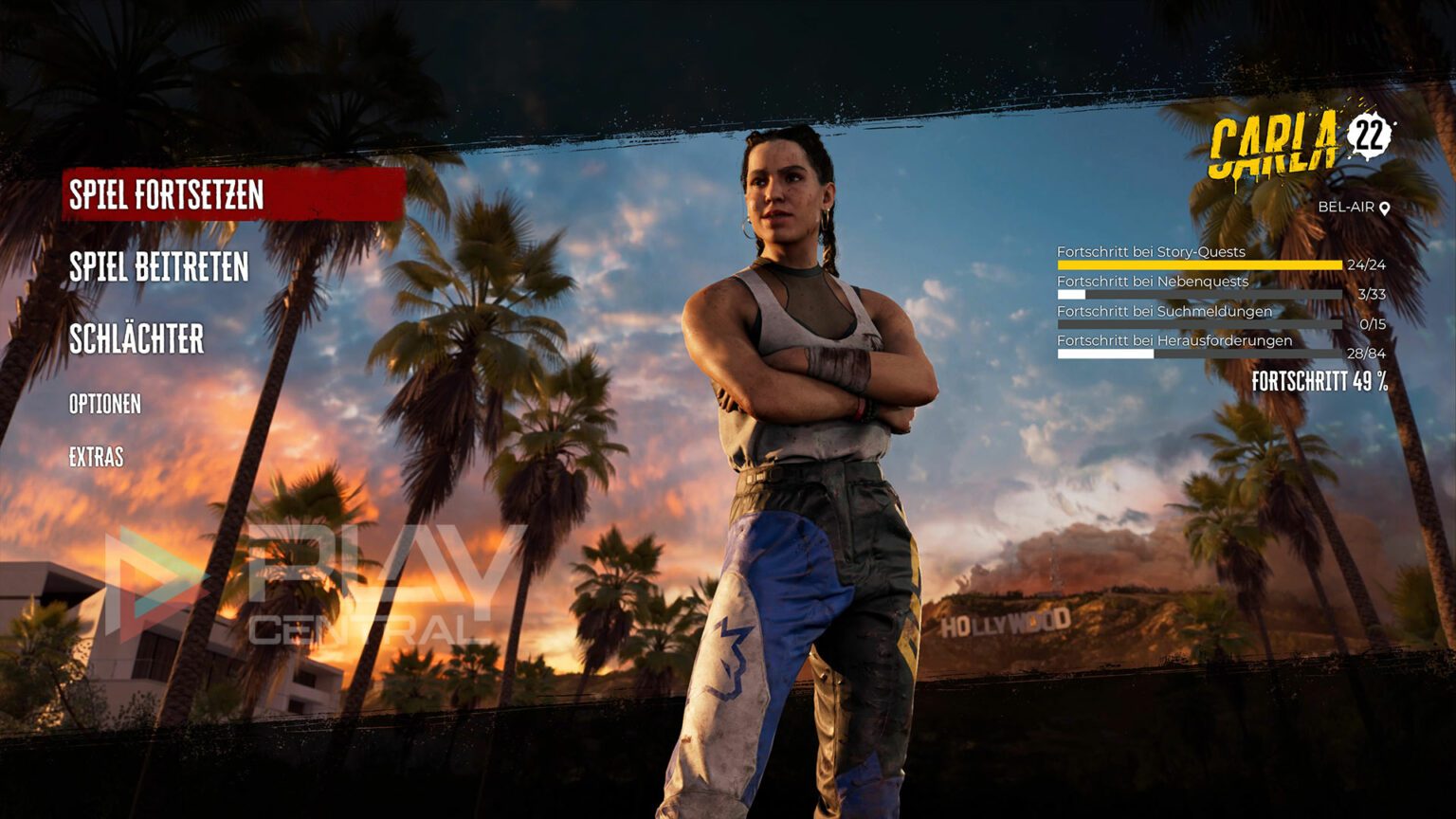Click the bottle-cap shaped level emblem
Screen dimensions: 1456x819
pos(1368,136)
